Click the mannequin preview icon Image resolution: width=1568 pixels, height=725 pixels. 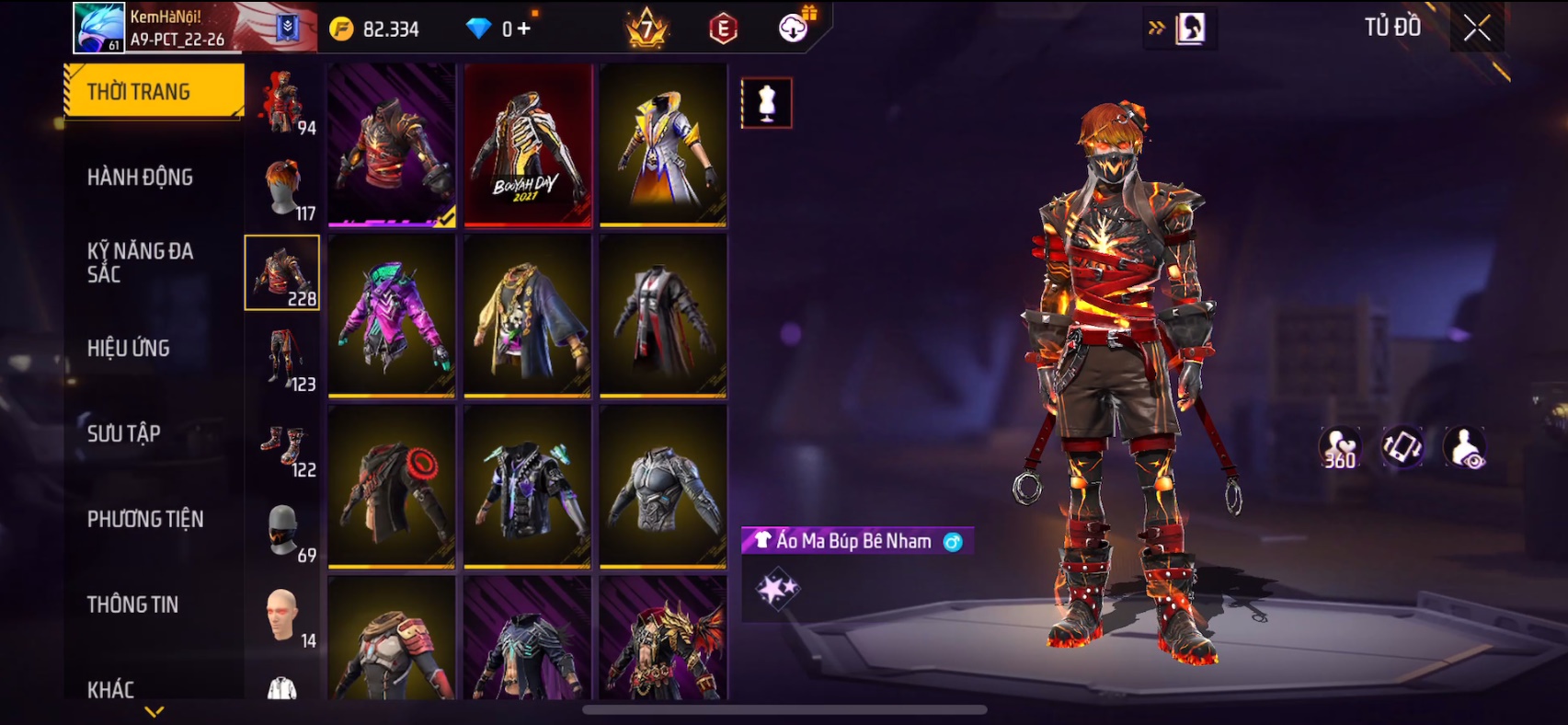pos(766,103)
